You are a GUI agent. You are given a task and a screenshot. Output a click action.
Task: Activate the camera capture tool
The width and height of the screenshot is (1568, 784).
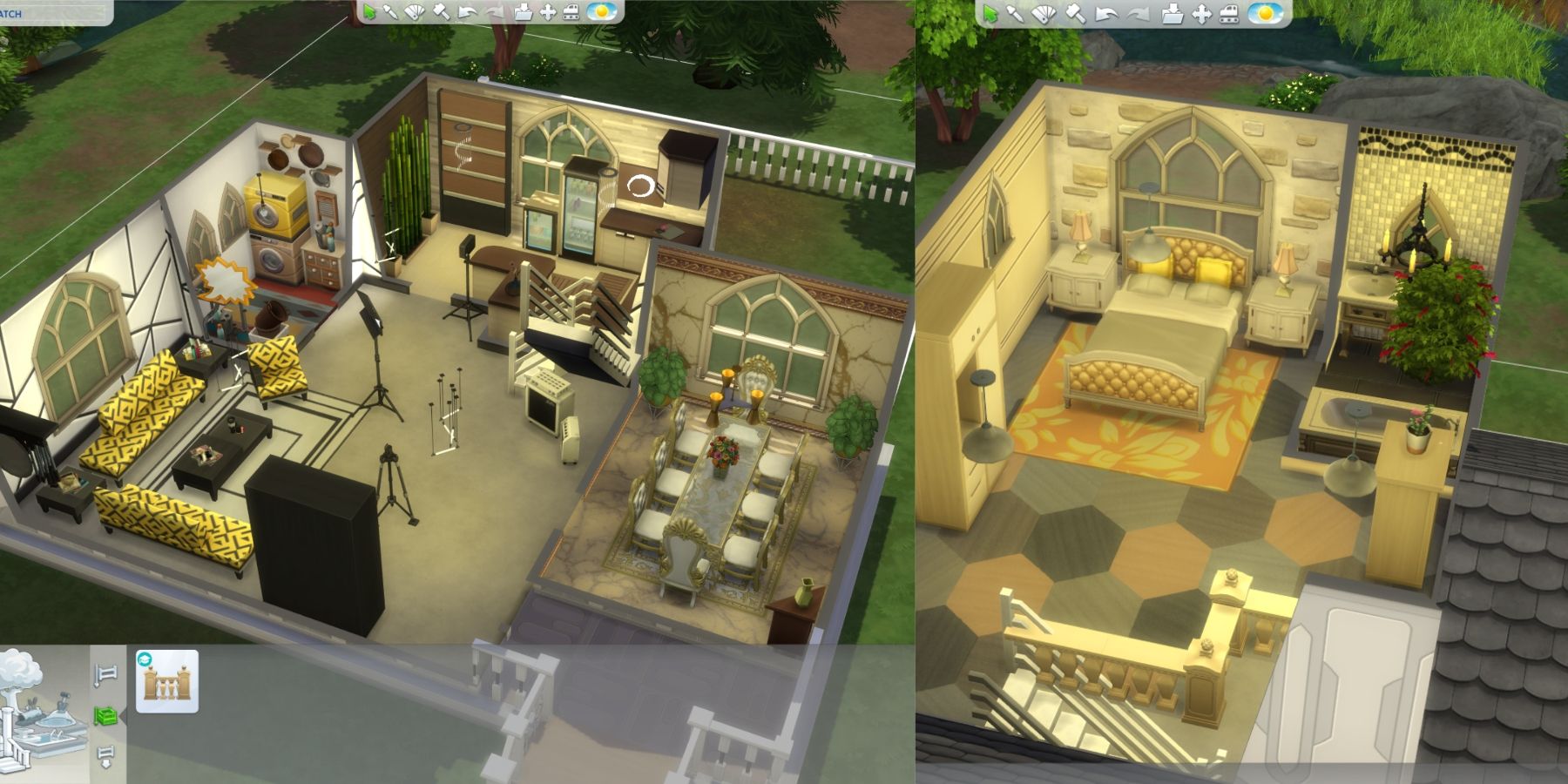[x=573, y=13]
